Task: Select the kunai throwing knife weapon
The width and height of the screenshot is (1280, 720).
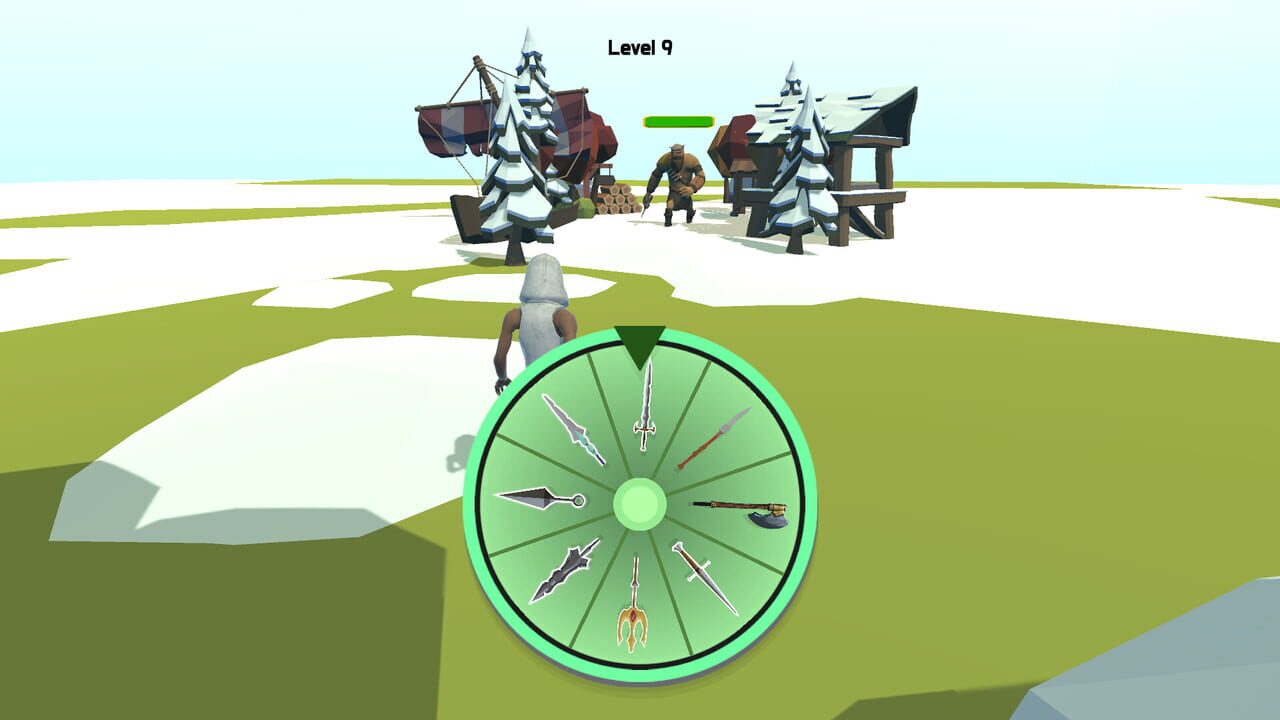Action: pos(543,497)
